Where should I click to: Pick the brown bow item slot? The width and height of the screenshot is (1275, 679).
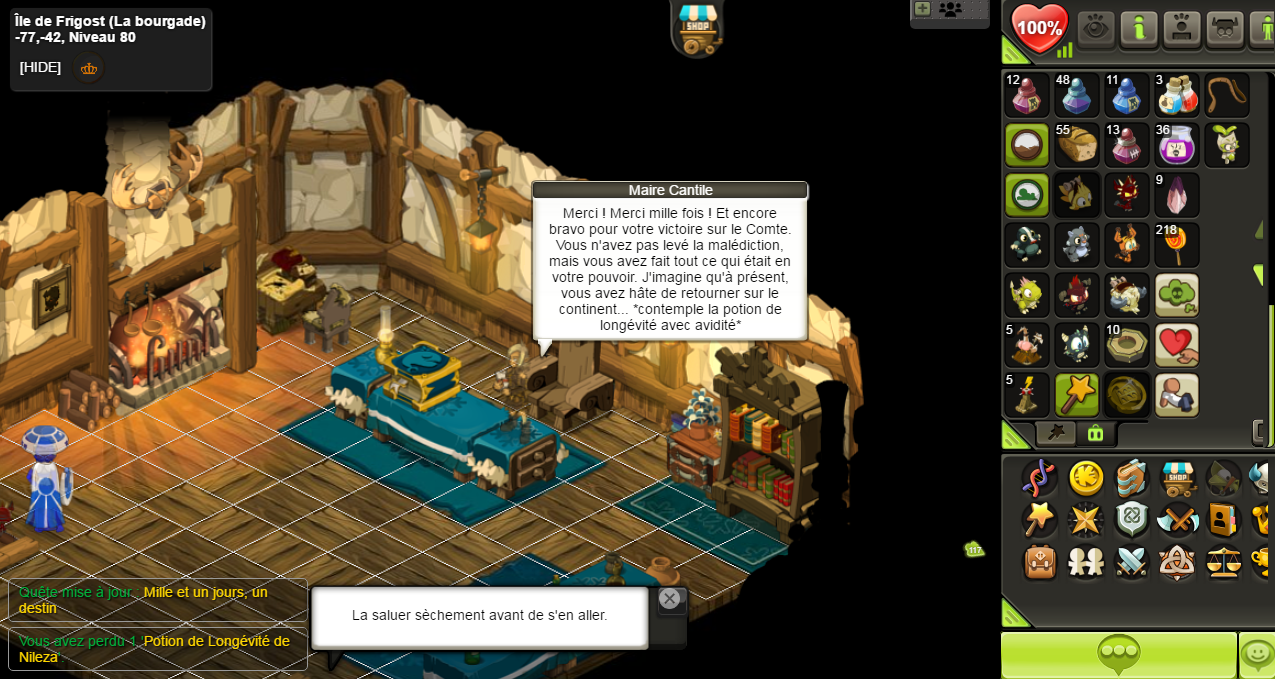[x=1227, y=95]
